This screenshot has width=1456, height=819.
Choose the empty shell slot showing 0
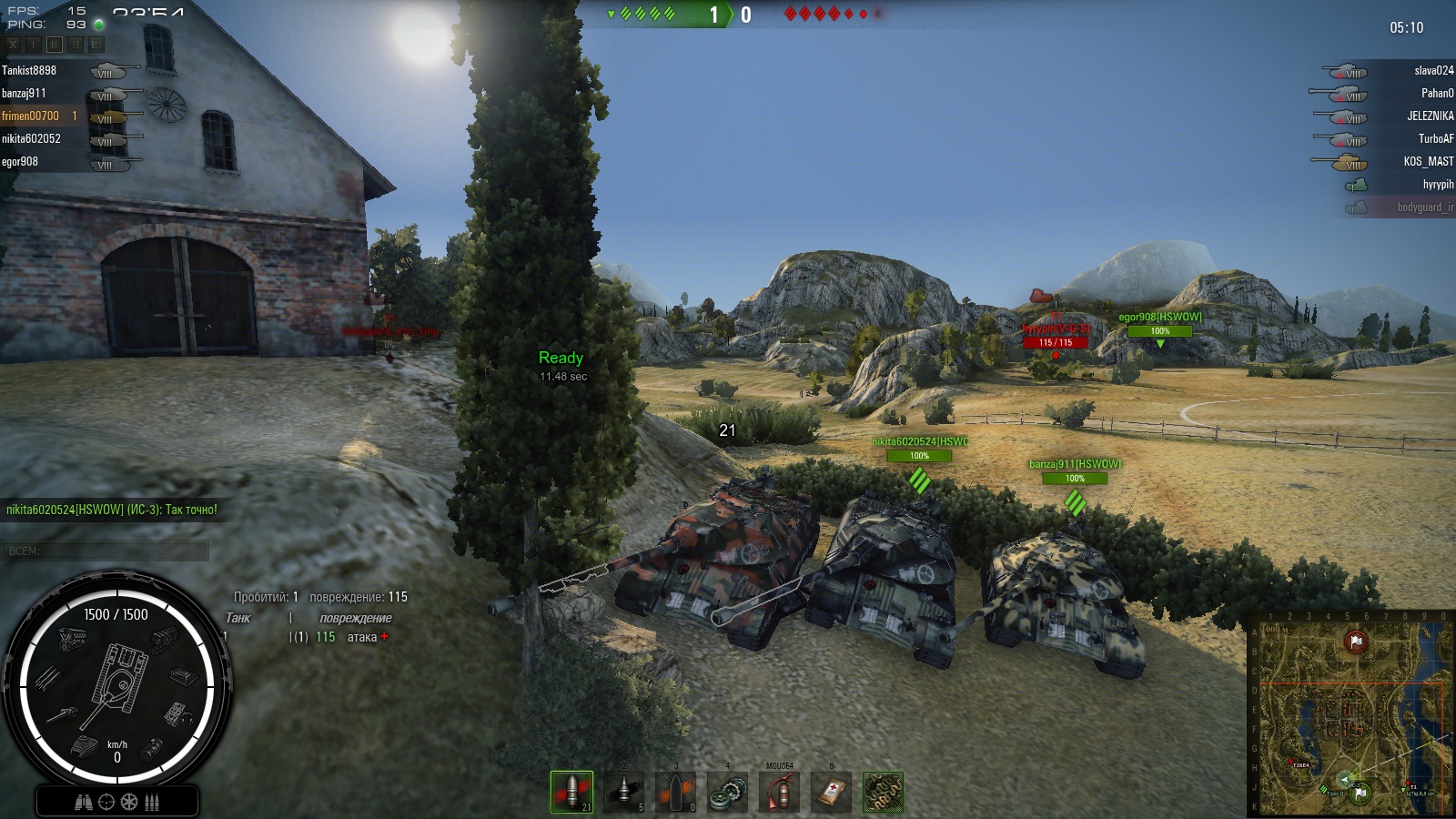[x=676, y=792]
